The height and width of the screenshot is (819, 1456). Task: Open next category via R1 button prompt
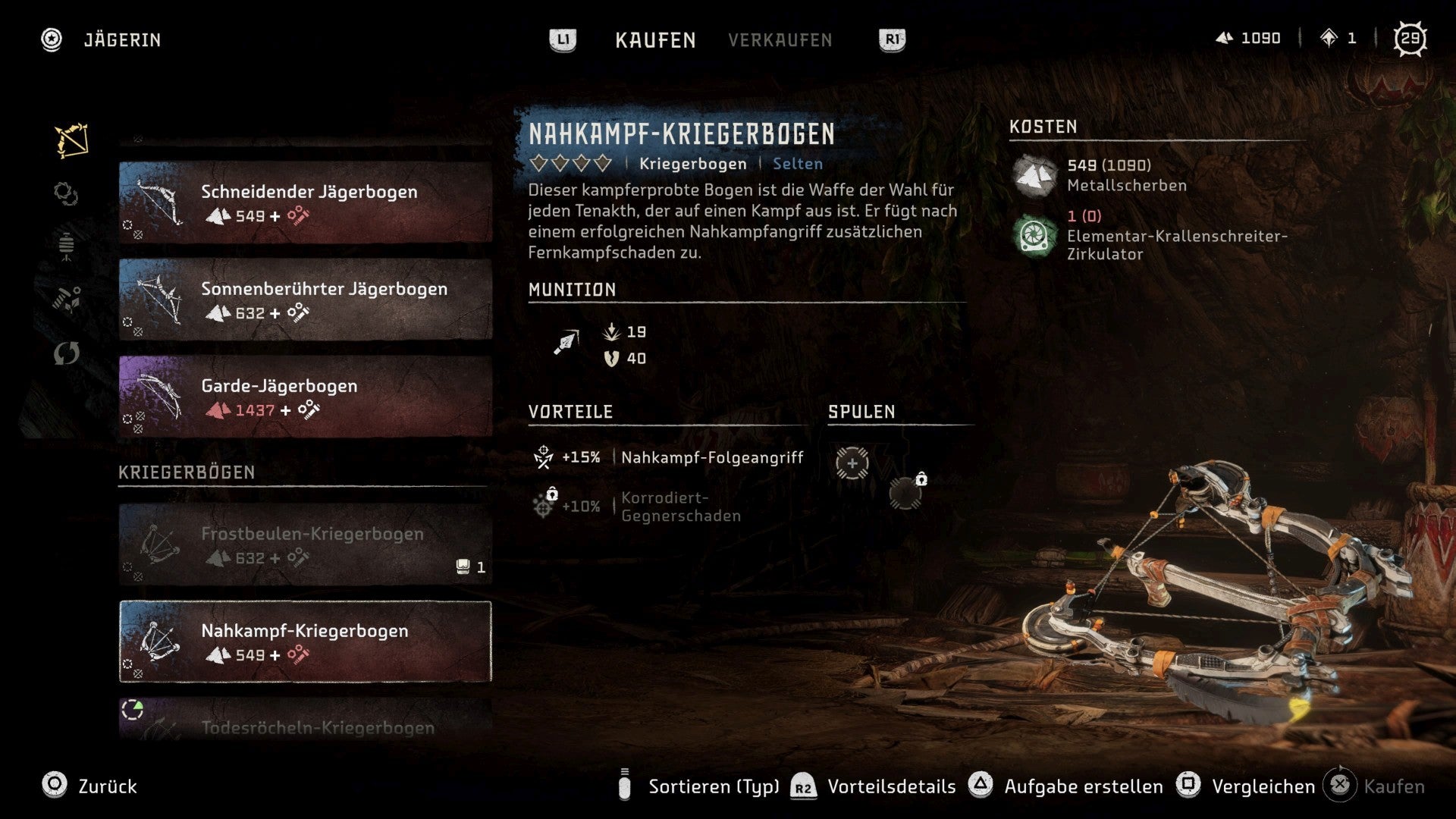[891, 40]
